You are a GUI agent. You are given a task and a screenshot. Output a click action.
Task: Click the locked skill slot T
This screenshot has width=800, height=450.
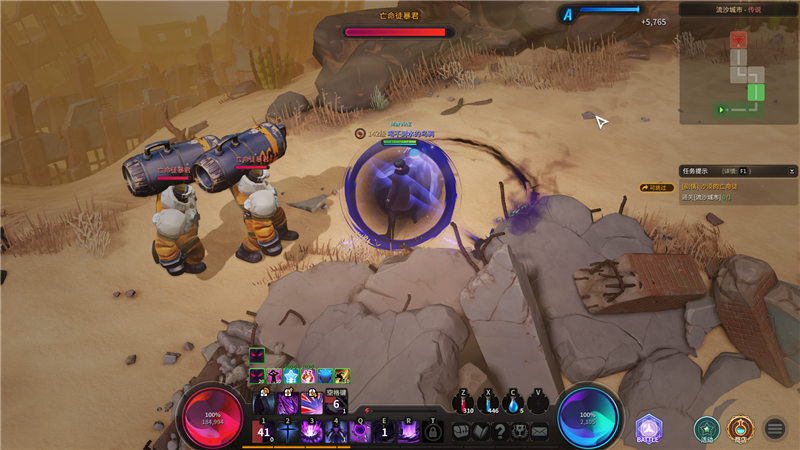point(433,432)
